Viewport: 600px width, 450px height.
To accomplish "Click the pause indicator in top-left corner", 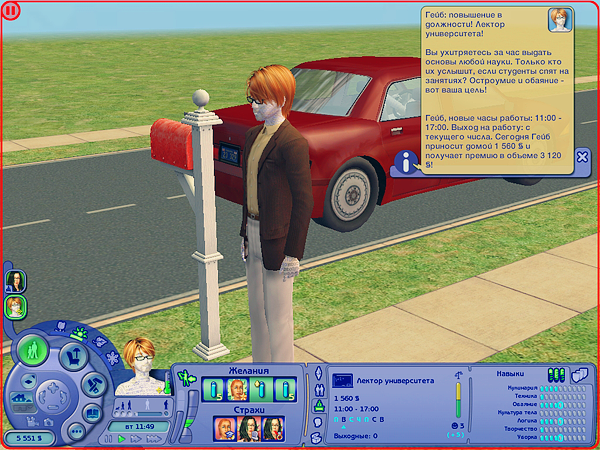I will [x=12, y=12].
